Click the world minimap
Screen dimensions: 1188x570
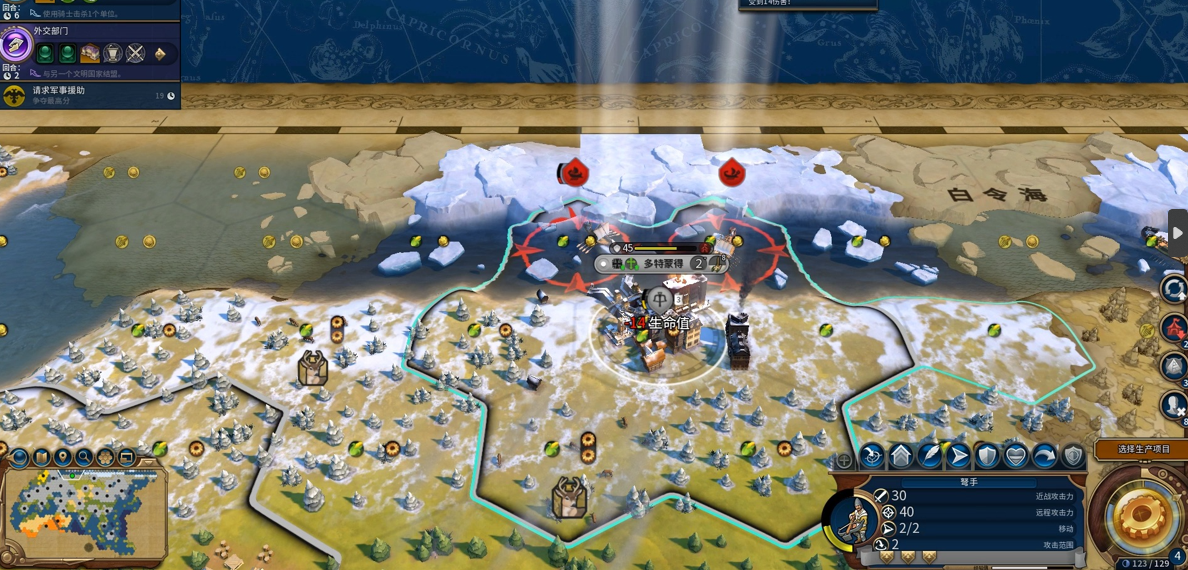[x=84, y=514]
